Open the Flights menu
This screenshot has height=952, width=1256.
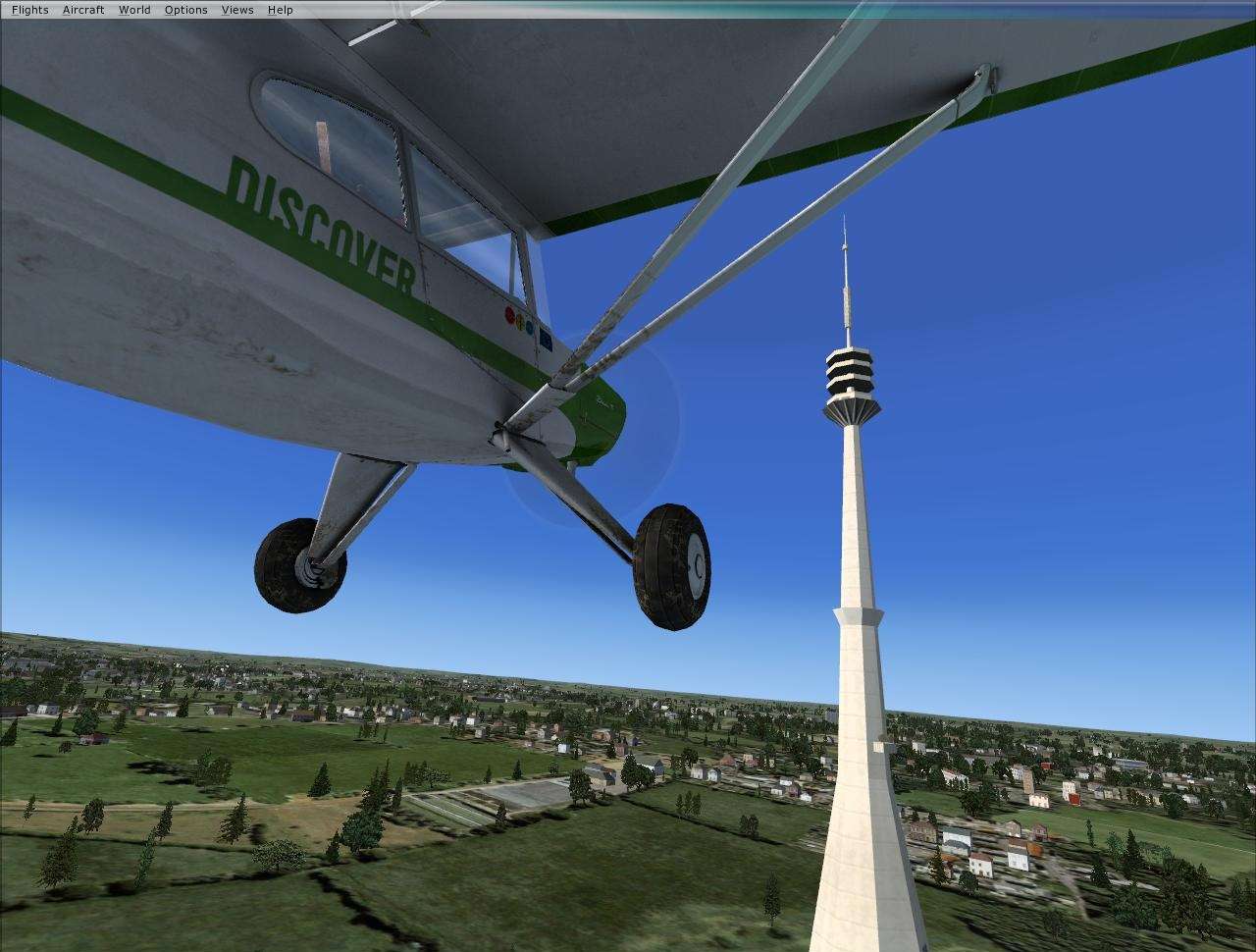(x=29, y=9)
